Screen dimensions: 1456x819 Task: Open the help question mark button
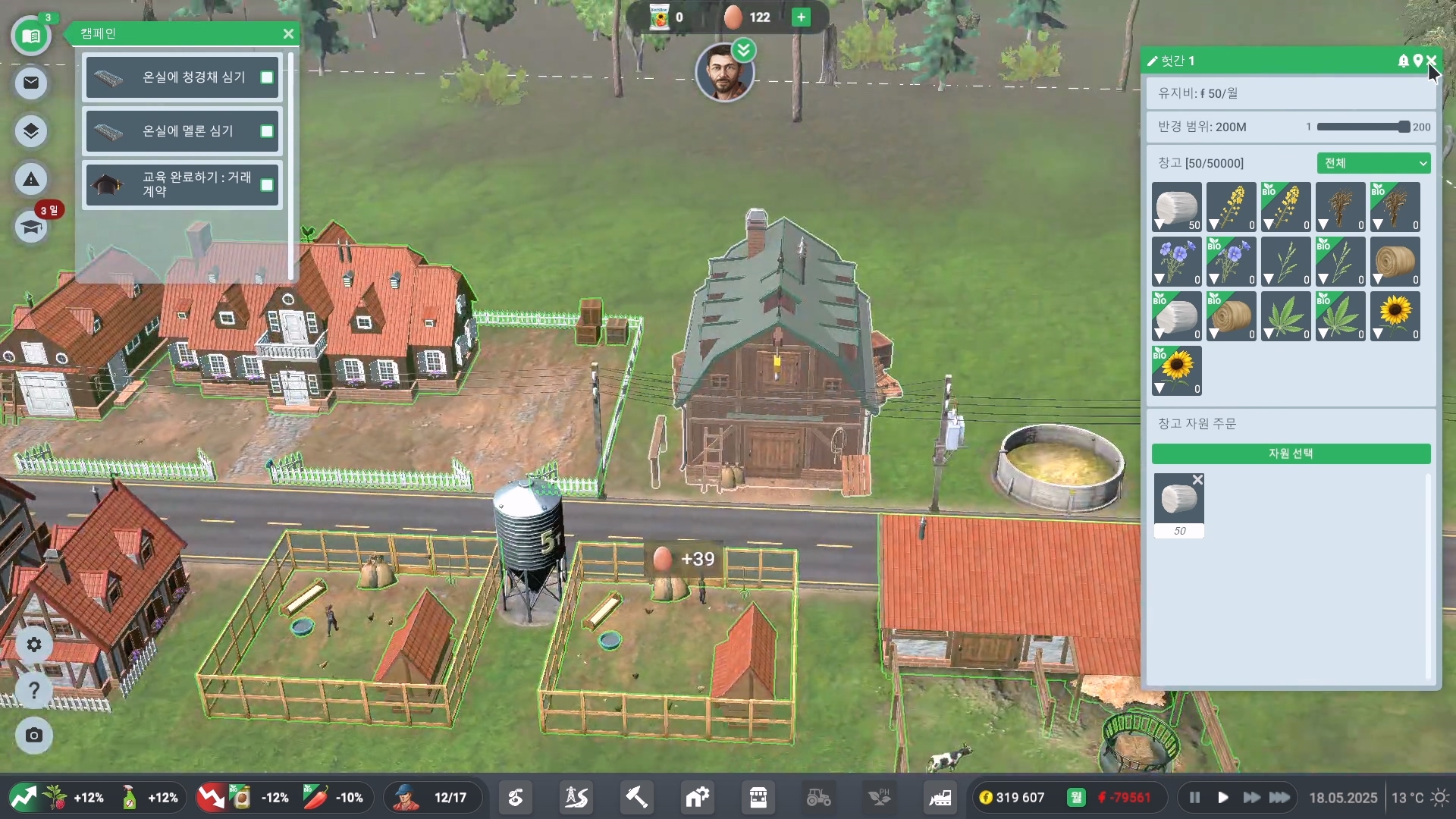[x=34, y=691]
